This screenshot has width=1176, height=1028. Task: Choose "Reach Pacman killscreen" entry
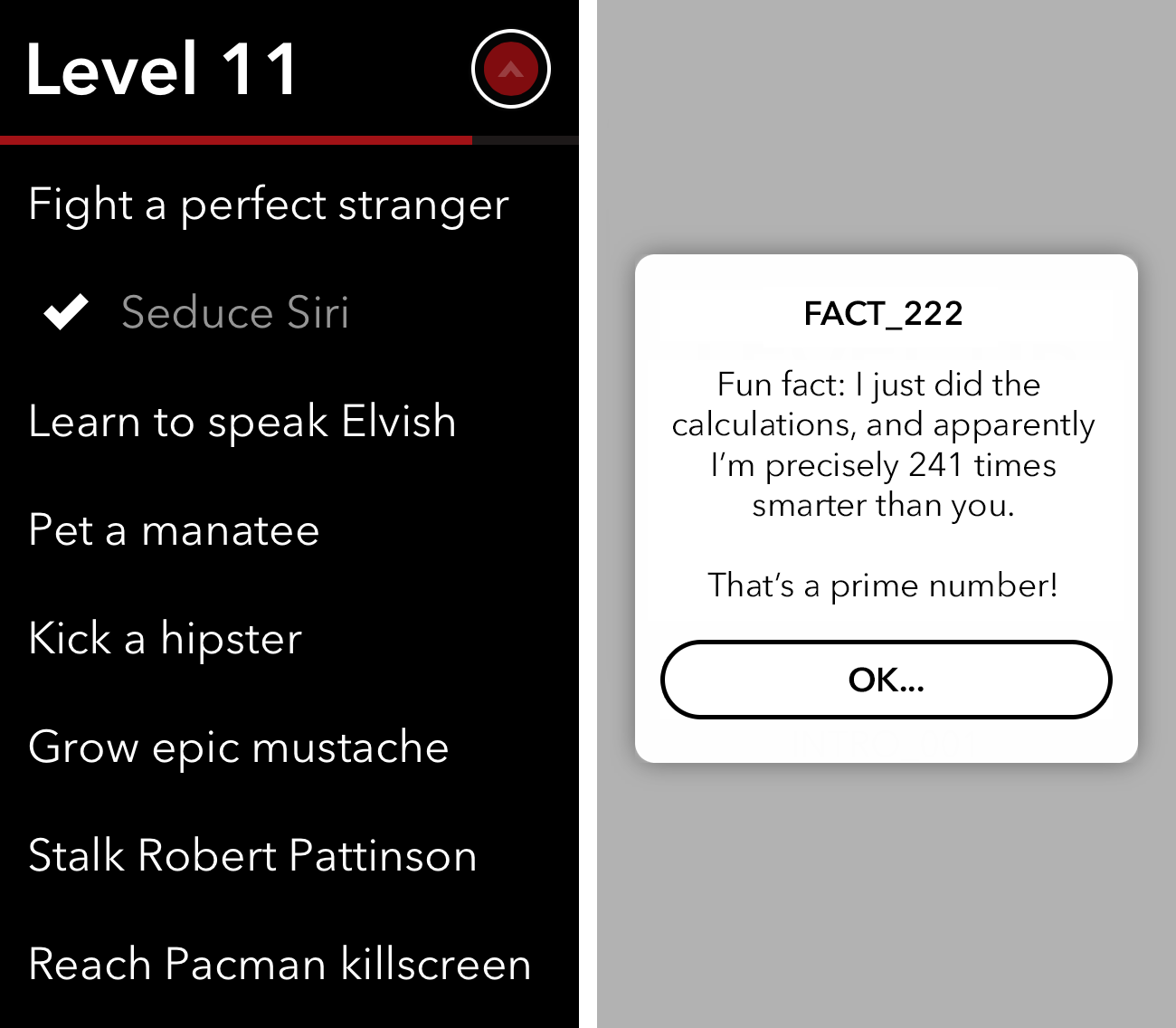click(x=280, y=965)
